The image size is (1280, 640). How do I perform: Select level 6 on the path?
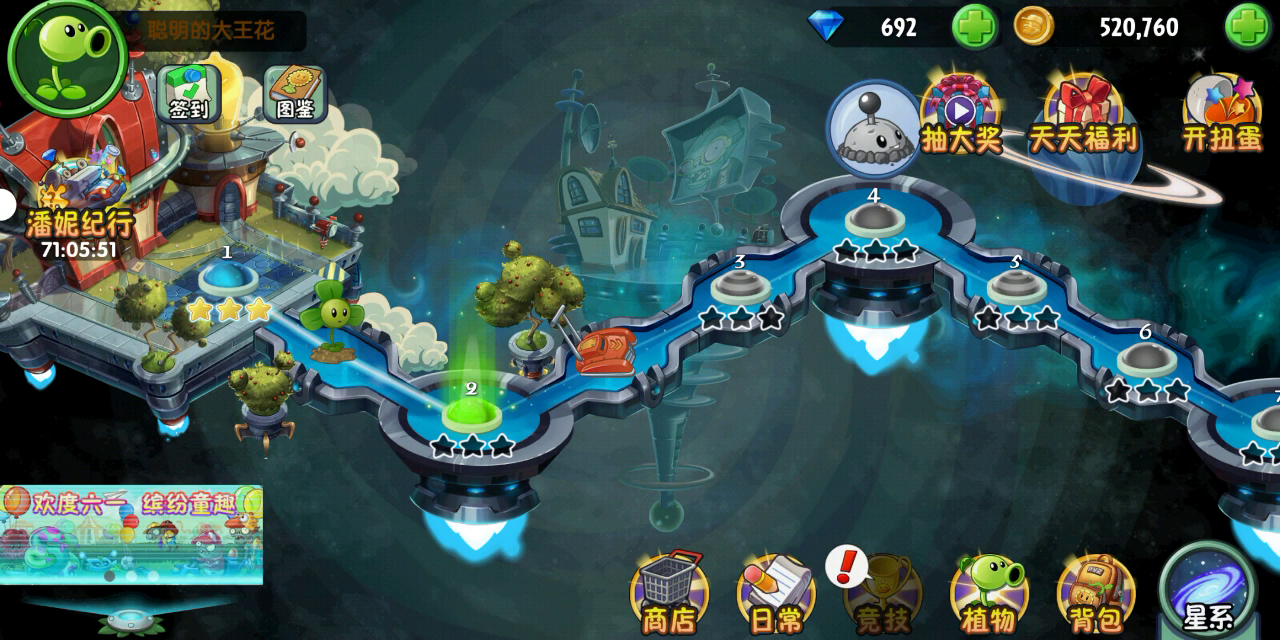click(x=1147, y=359)
